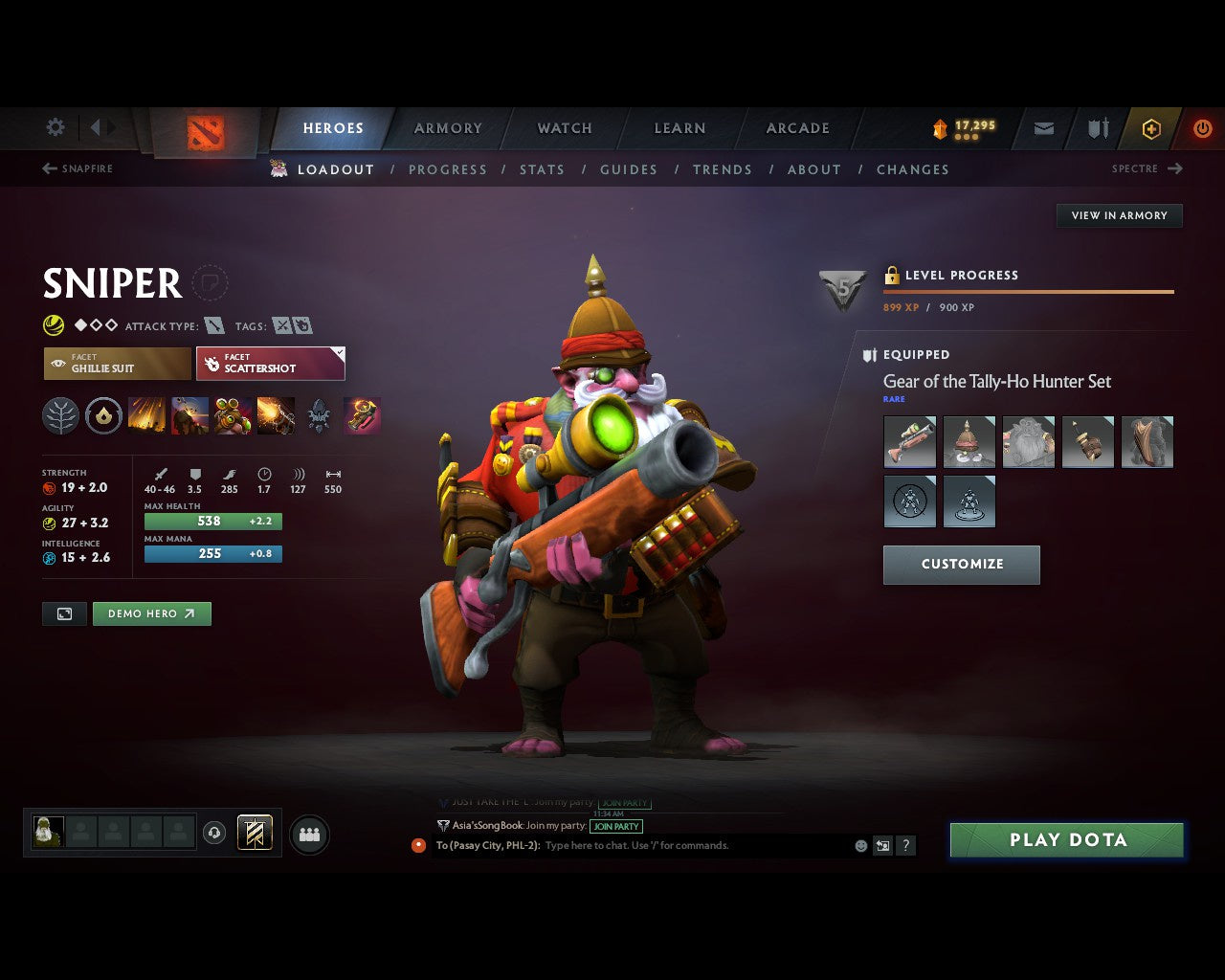Click the Tally-Ho Hunter rifle item thumbnail
The width and height of the screenshot is (1225, 980).
[909, 441]
